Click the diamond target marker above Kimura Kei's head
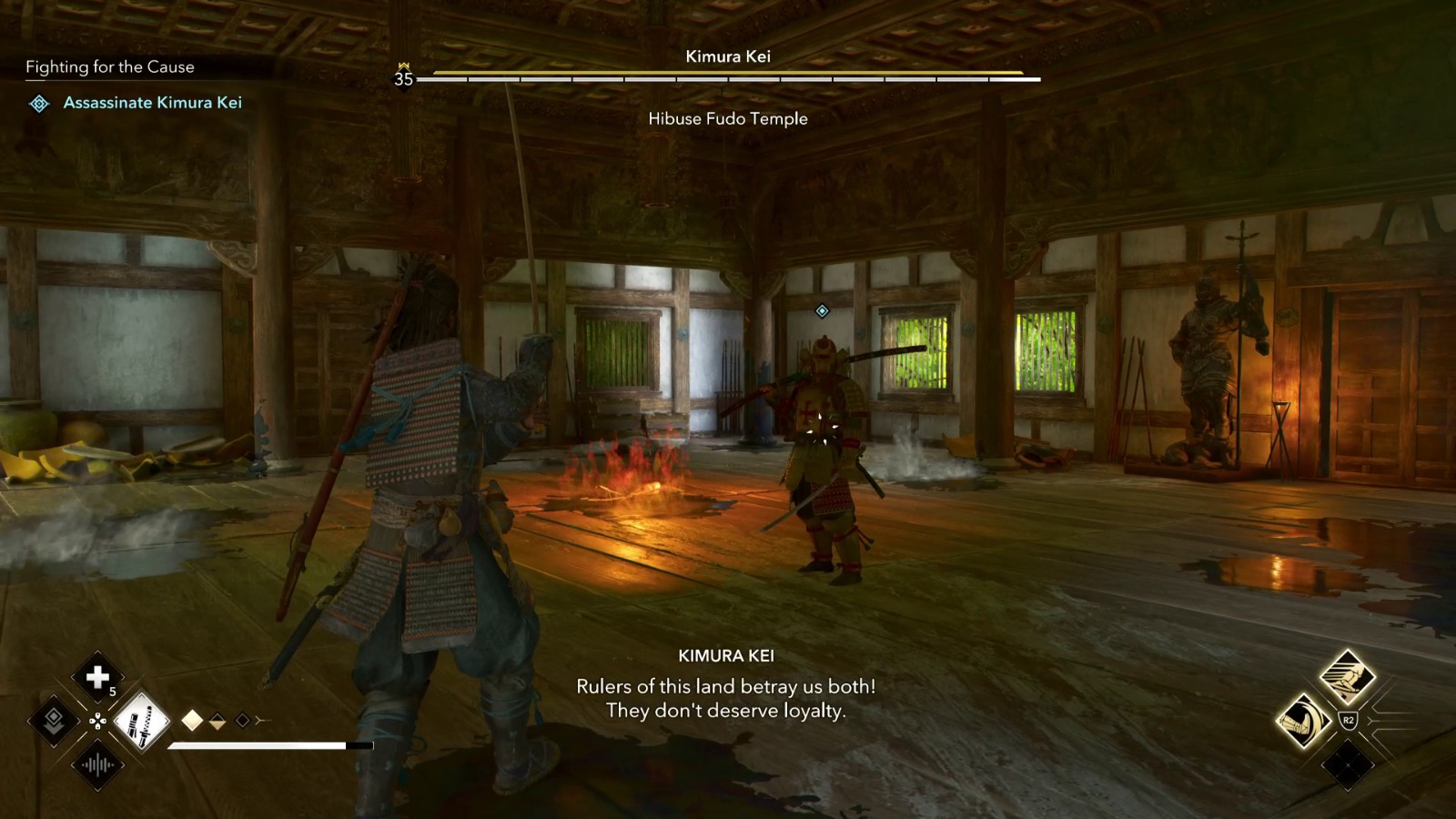Viewport: 1456px width, 819px height. pyautogui.click(x=824, y=310)
